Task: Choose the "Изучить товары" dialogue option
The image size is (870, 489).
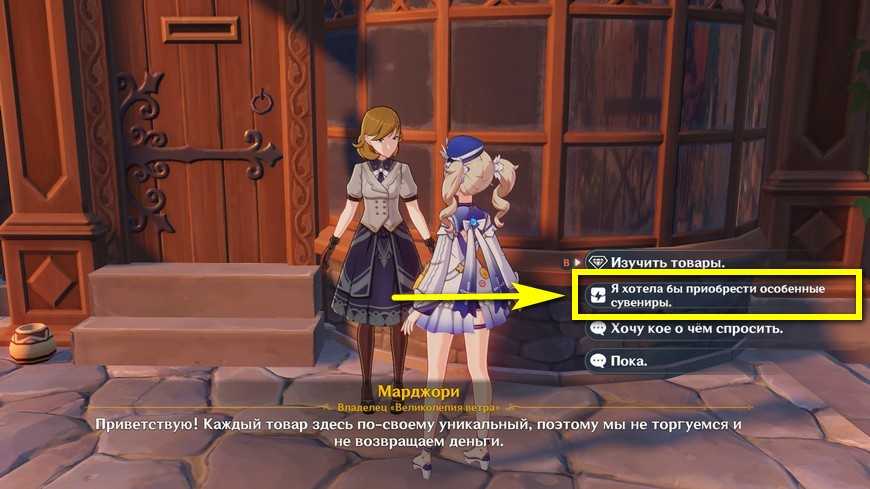Action: [668, 263]
